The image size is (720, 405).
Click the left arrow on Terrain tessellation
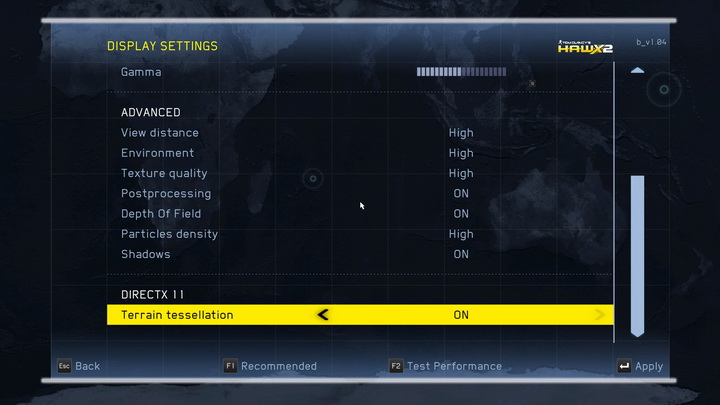pyautogui.click(x=323, y=315)
